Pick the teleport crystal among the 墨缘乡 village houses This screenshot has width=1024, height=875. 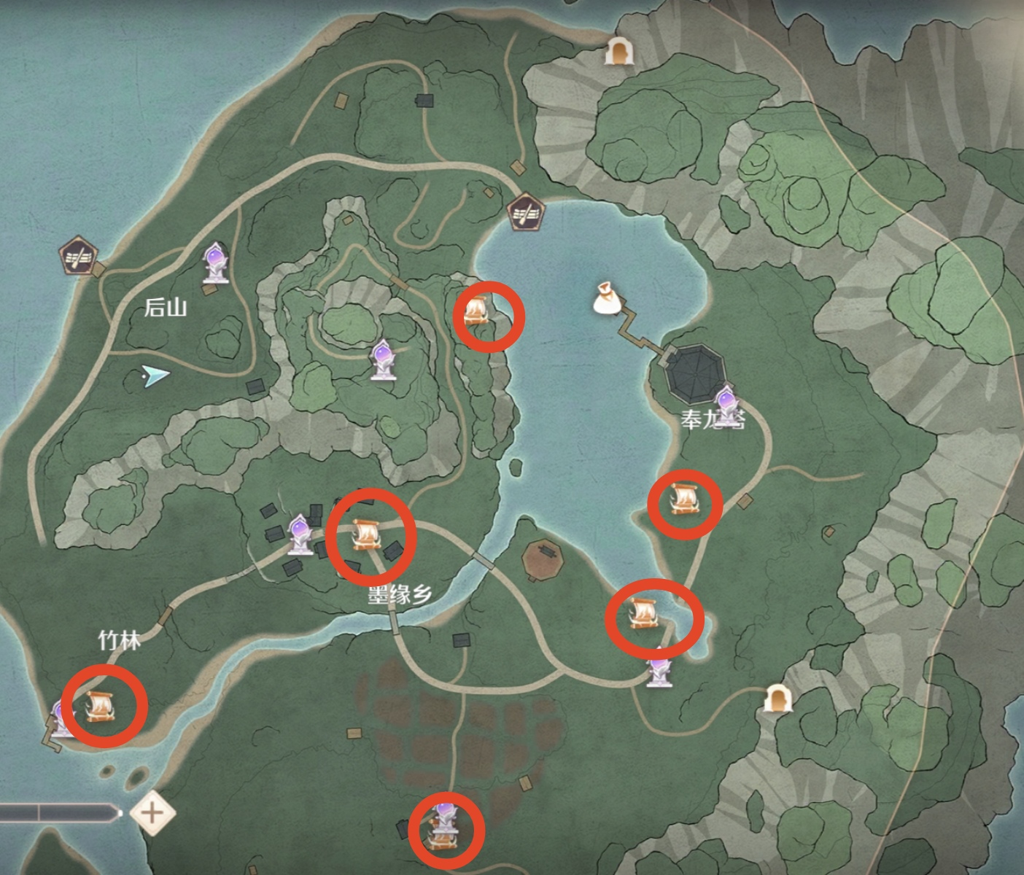(300, 534)
